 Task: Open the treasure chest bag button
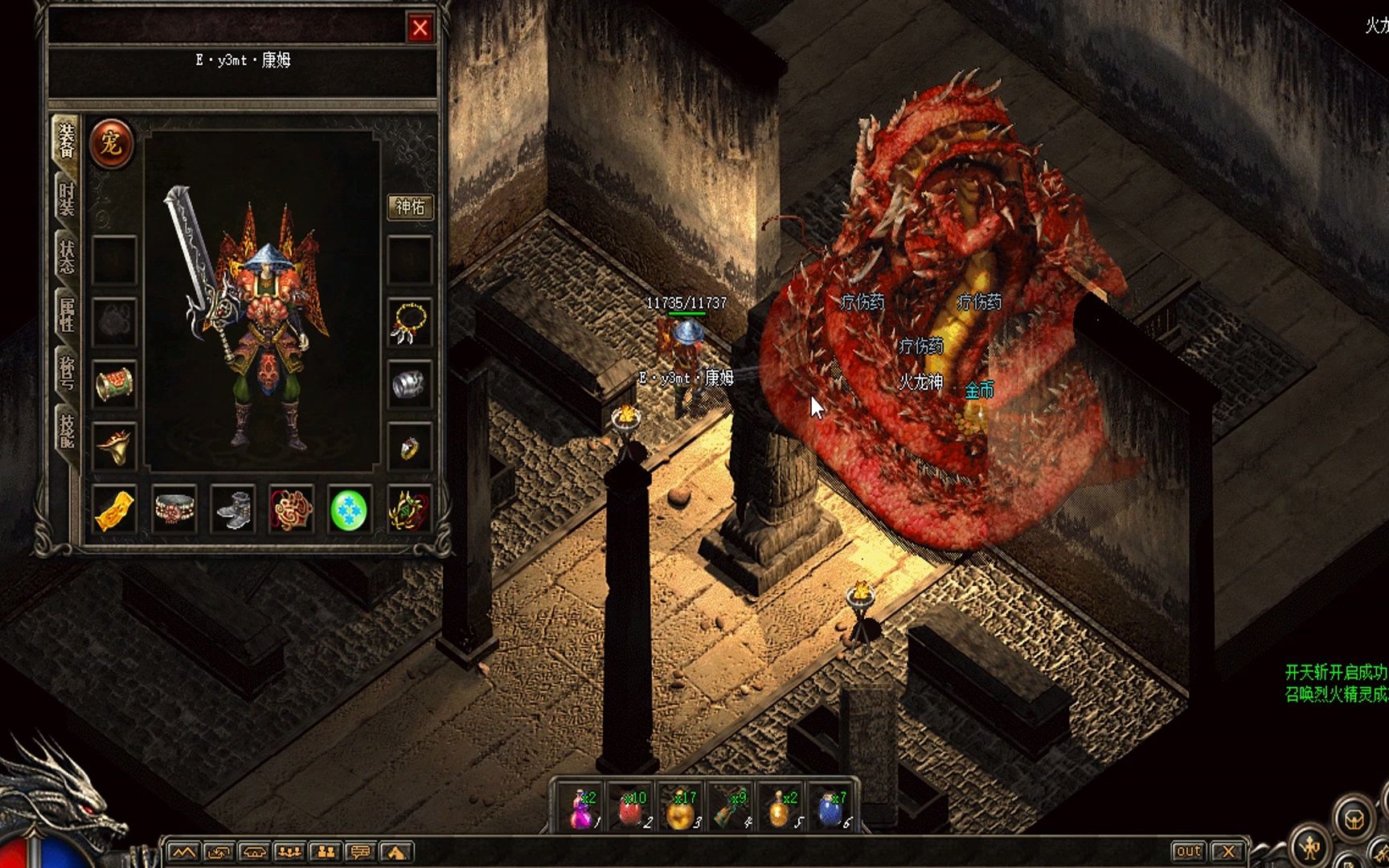1354,819
